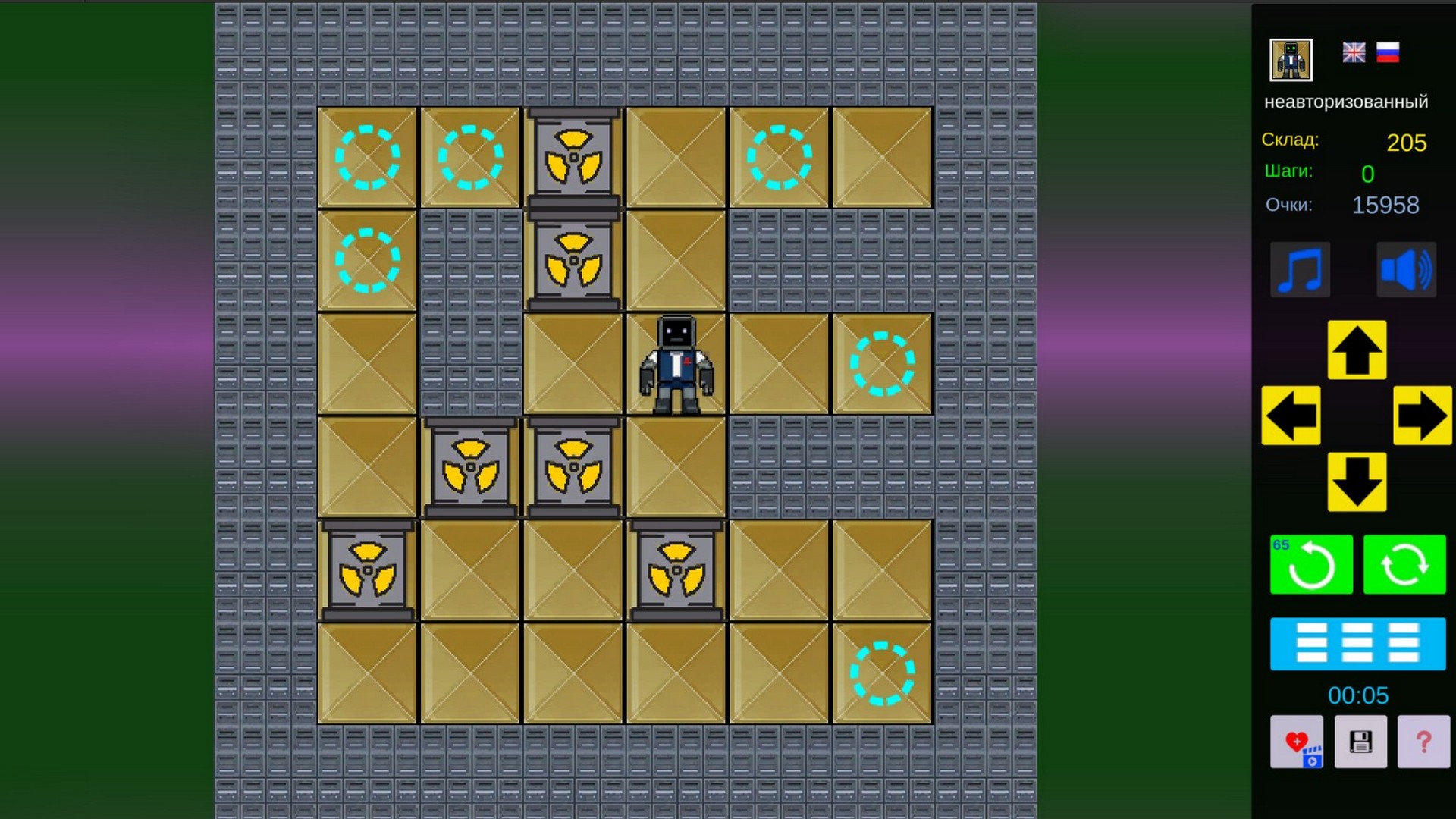Open the level list with blue bars icon
1456x819 pixels.
pyautogui.click(x=1357, y=644)
